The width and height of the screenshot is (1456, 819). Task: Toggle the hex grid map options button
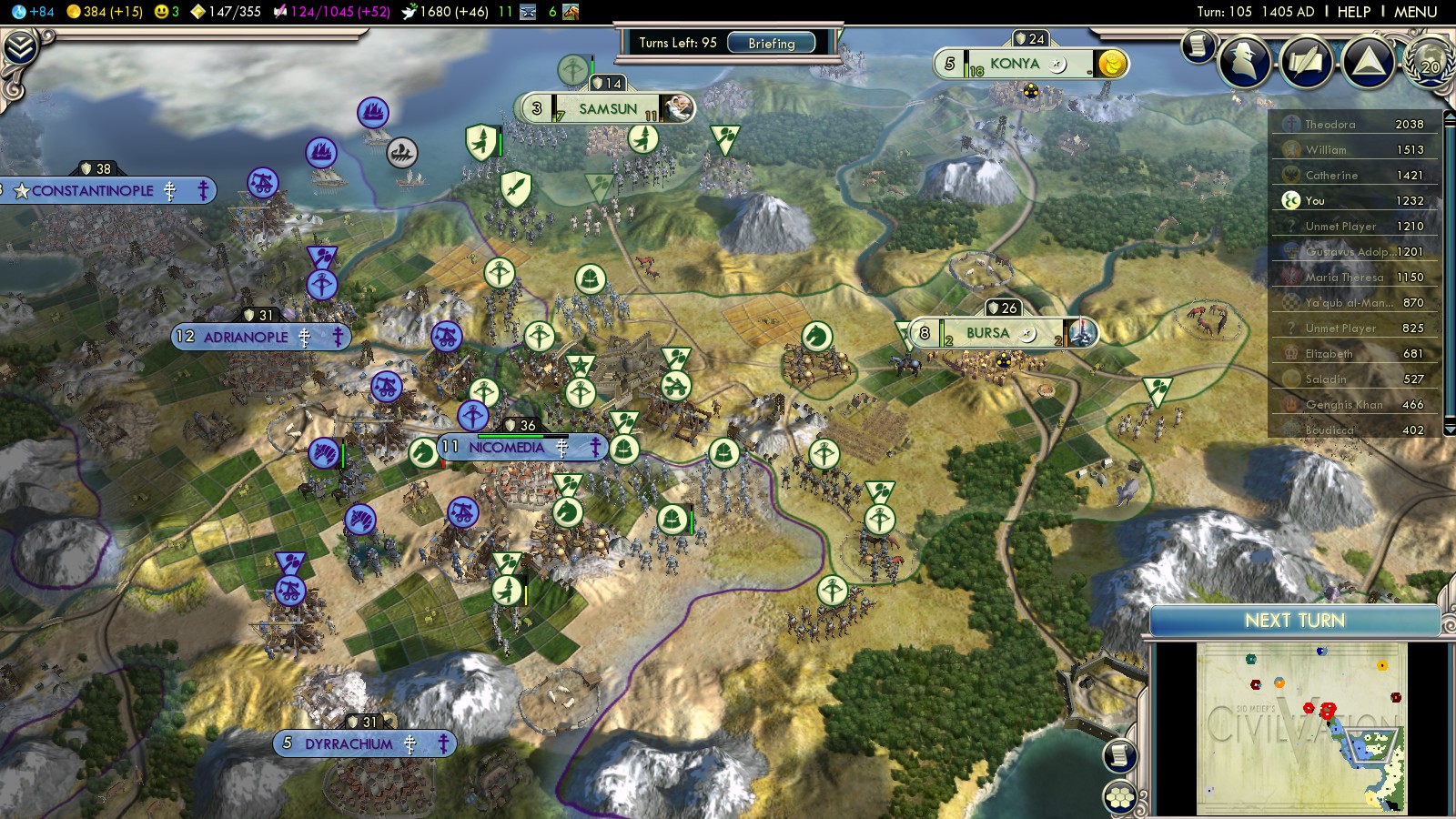(x=1120, y=797)
